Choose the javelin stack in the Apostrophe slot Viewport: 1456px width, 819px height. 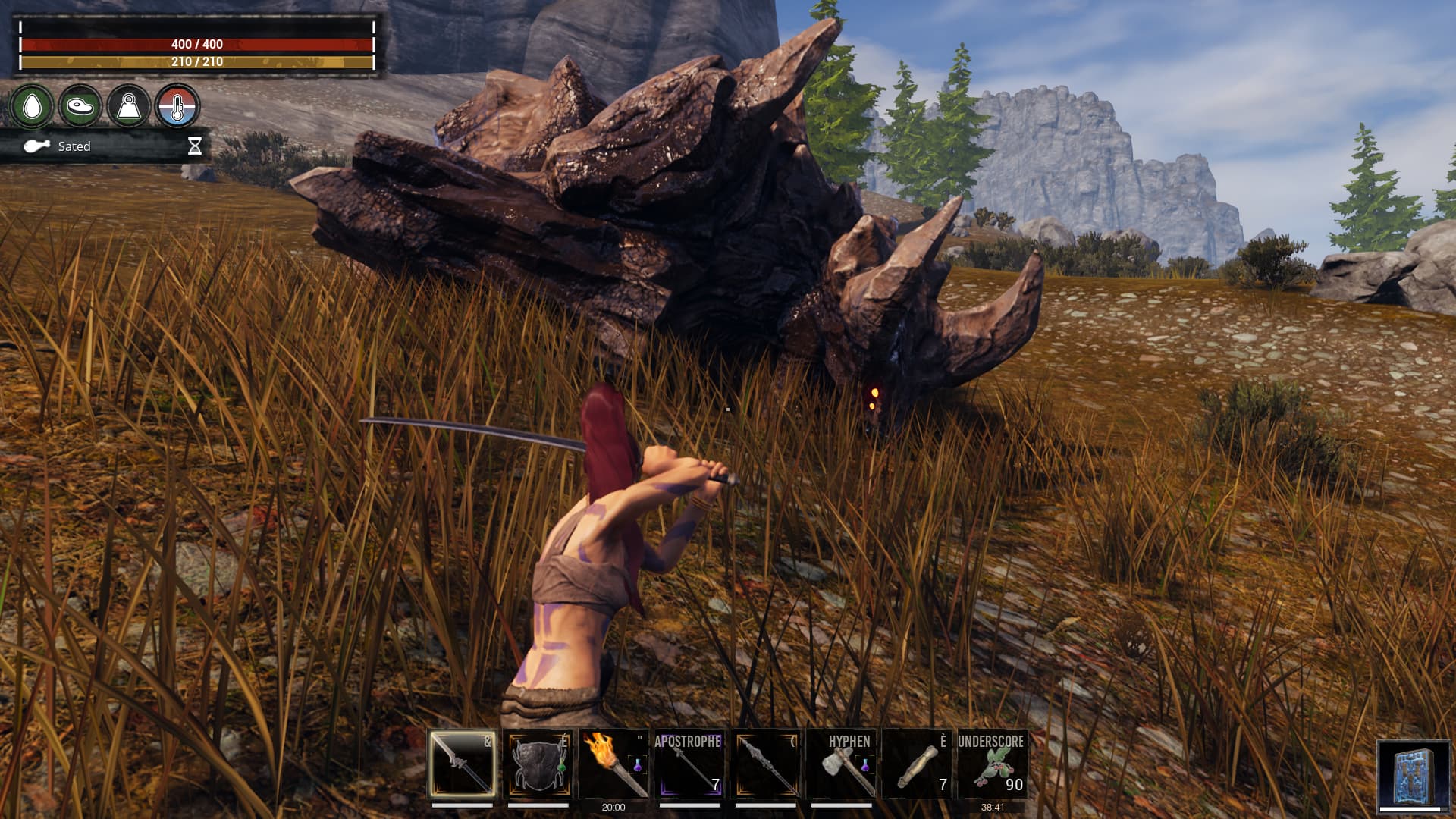tap(689, 764)
